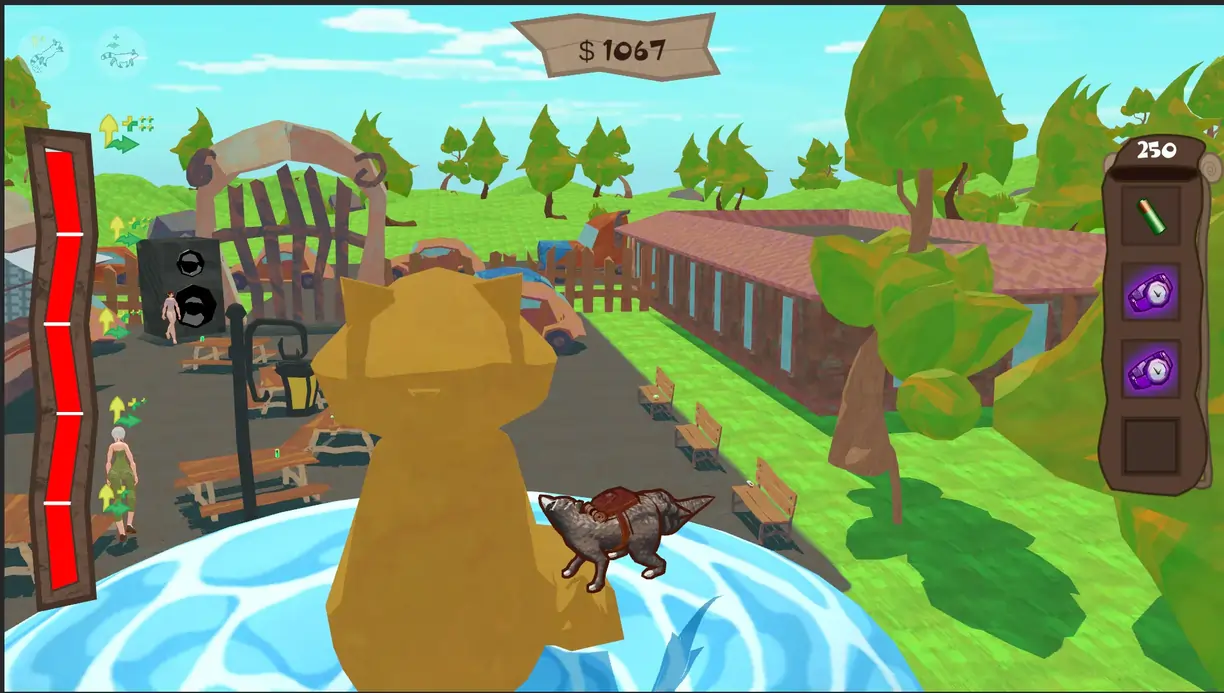Click the empty inventory slot
The image size is (1224, 693).
coord(1150,446)
